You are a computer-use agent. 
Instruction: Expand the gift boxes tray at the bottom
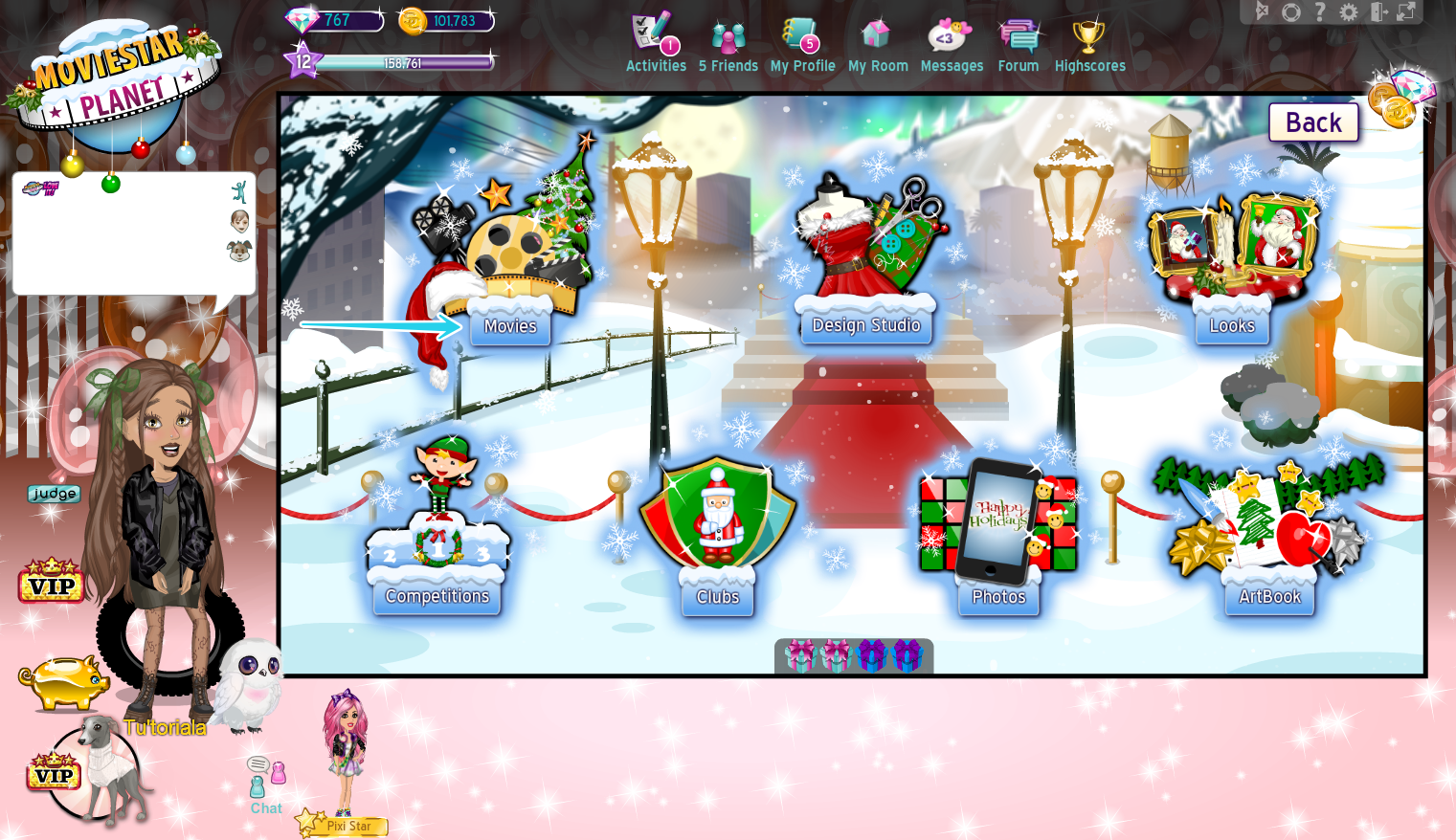pos(853,657)
